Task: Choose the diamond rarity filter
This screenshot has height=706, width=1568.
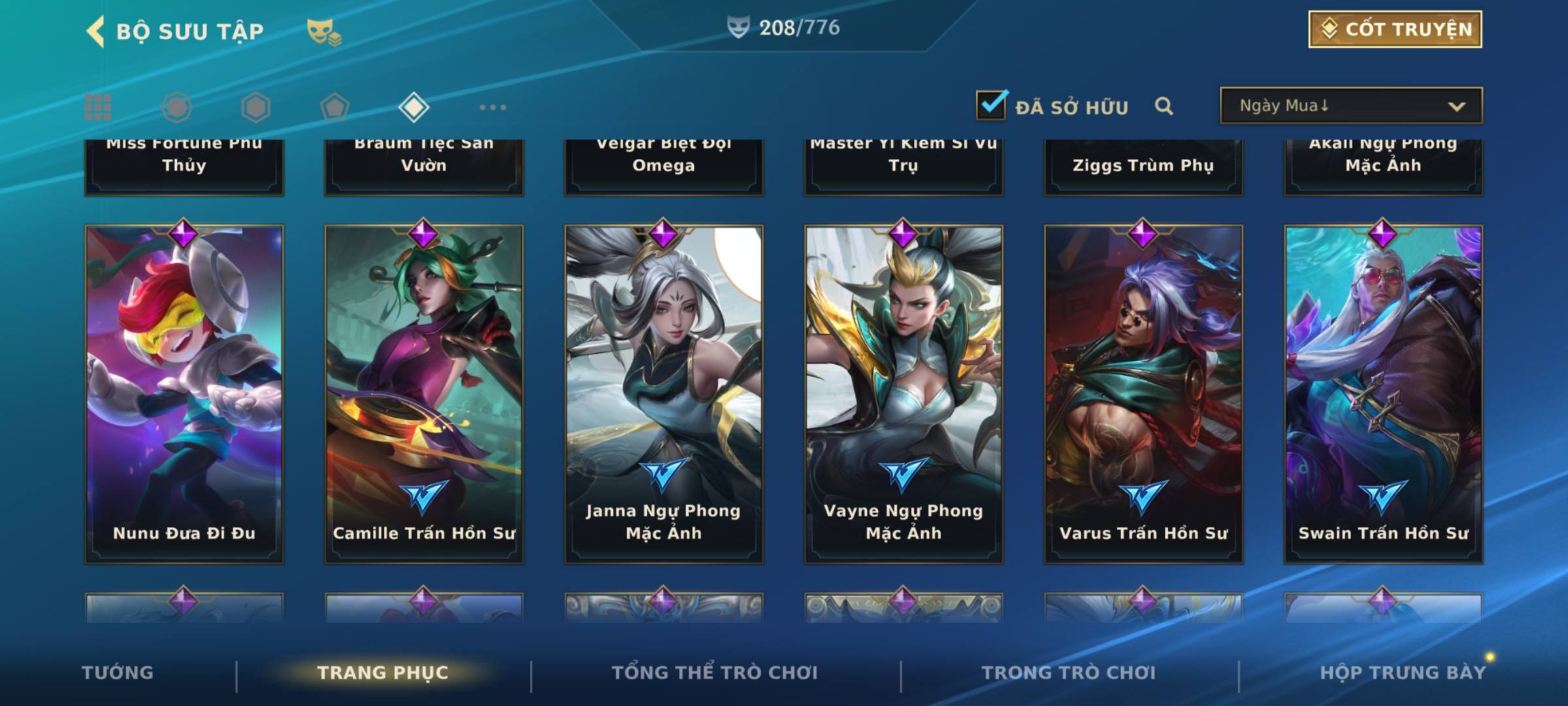Action: pyautogui.click(x=414, y=107)
